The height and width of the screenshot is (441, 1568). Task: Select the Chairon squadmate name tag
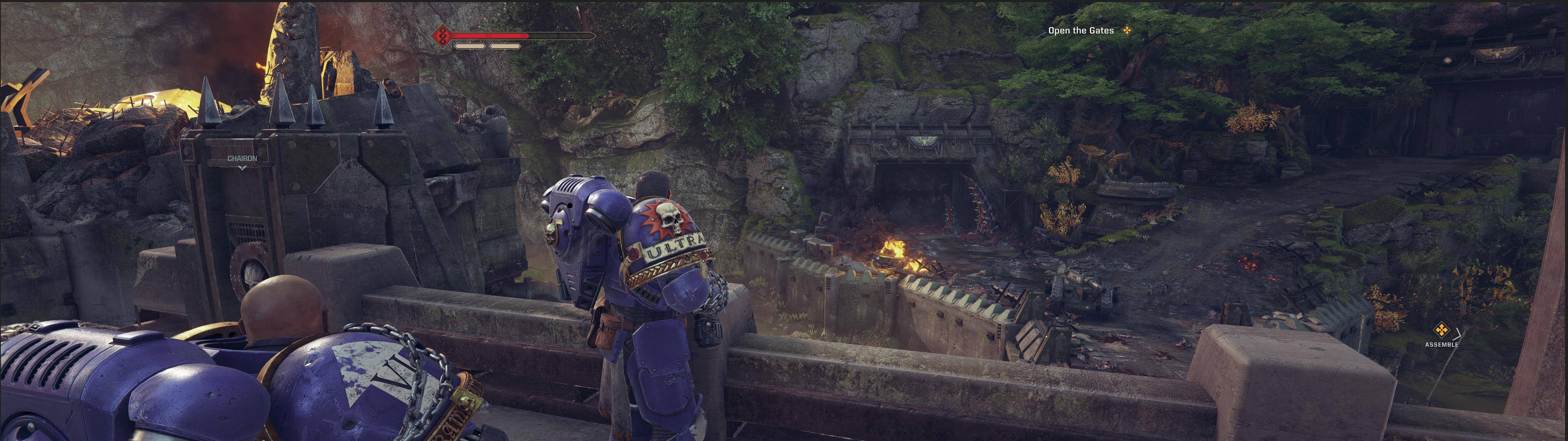click(242, 158)
